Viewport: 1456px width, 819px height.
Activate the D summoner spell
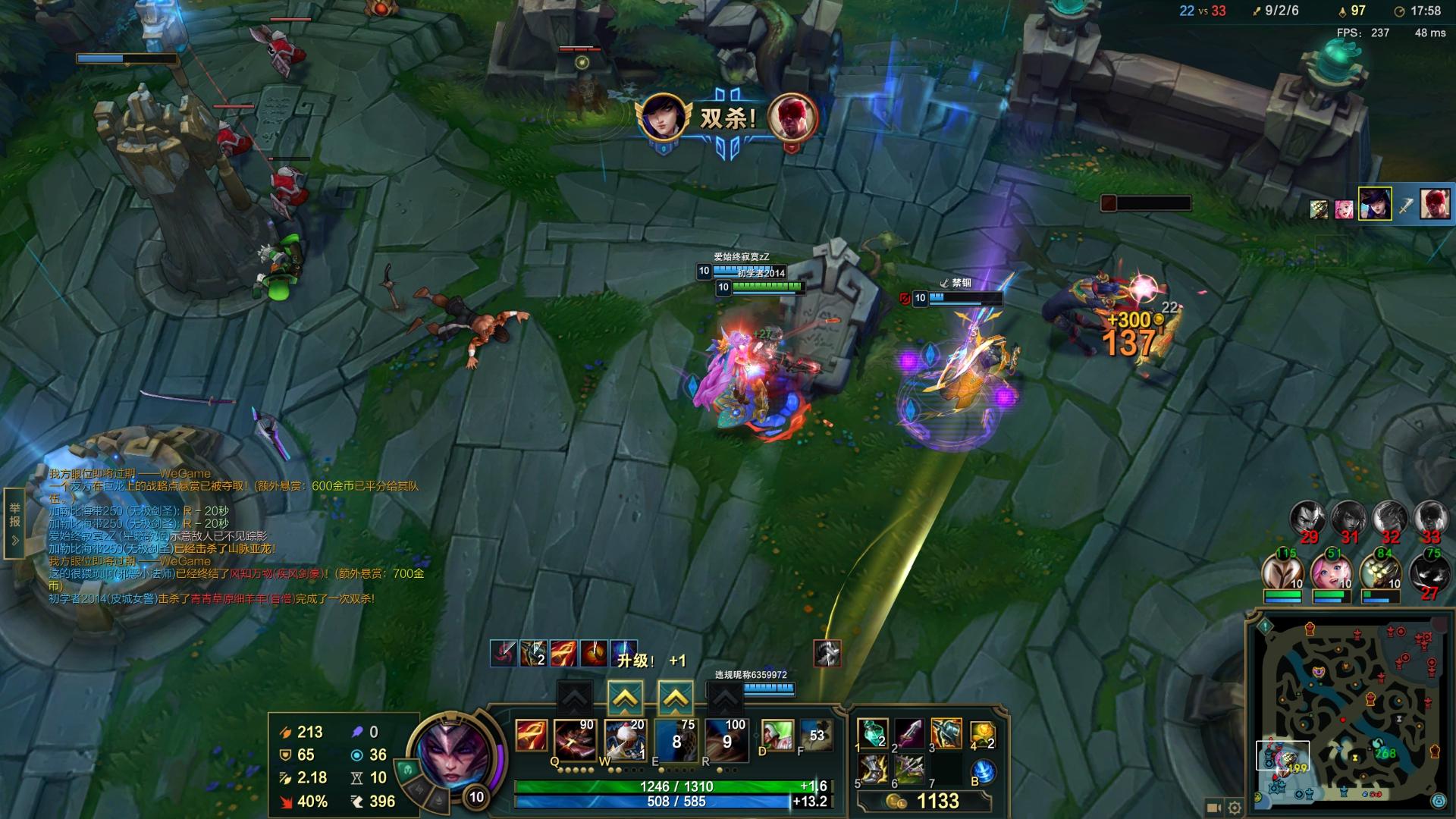point(777,737)
